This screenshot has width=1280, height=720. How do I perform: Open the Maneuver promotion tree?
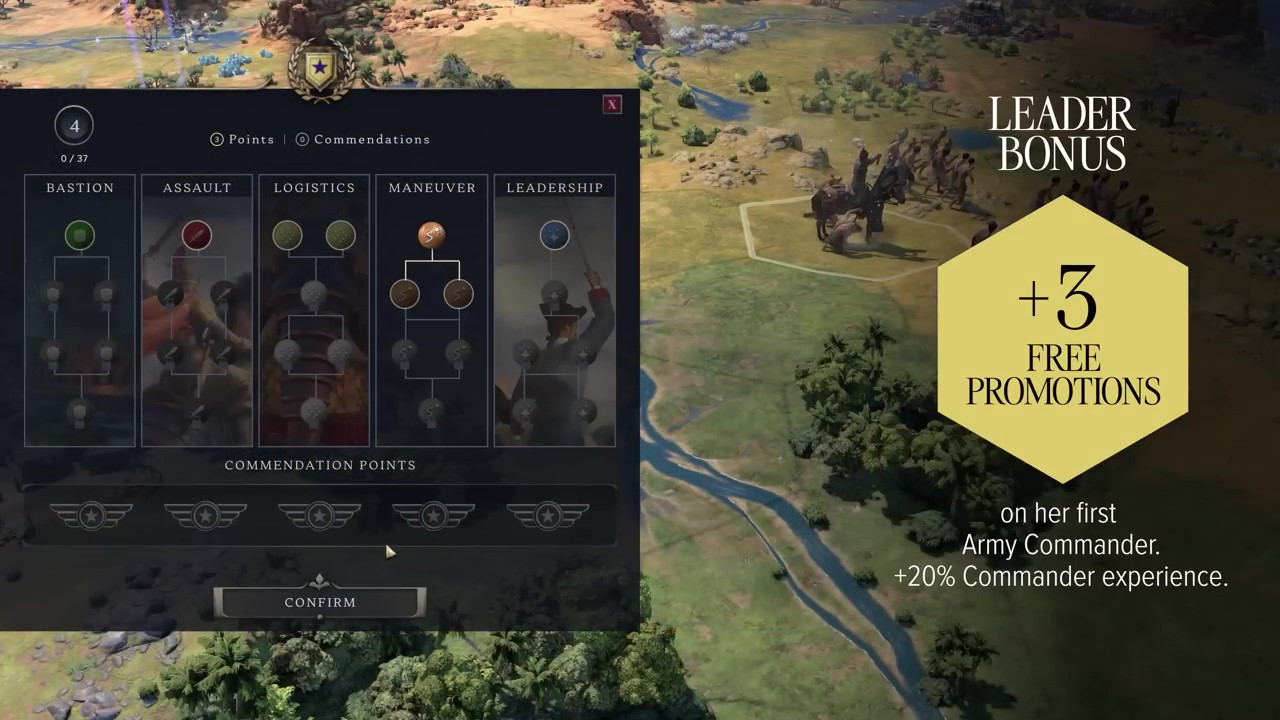click(432, 188)
